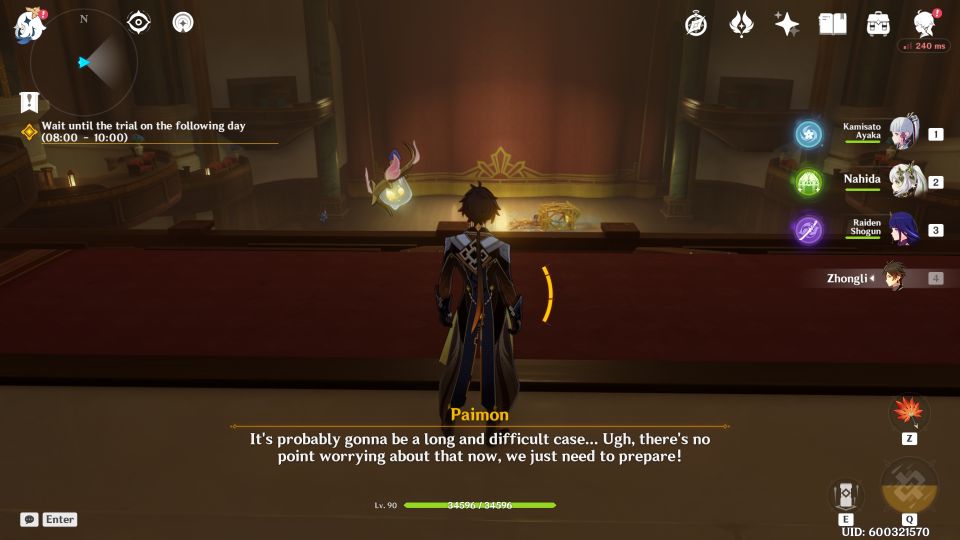Image resolution: width=960 pixels, height=540 pixels.
Task: Open the character profile icon
Action: tap(925, 24)
